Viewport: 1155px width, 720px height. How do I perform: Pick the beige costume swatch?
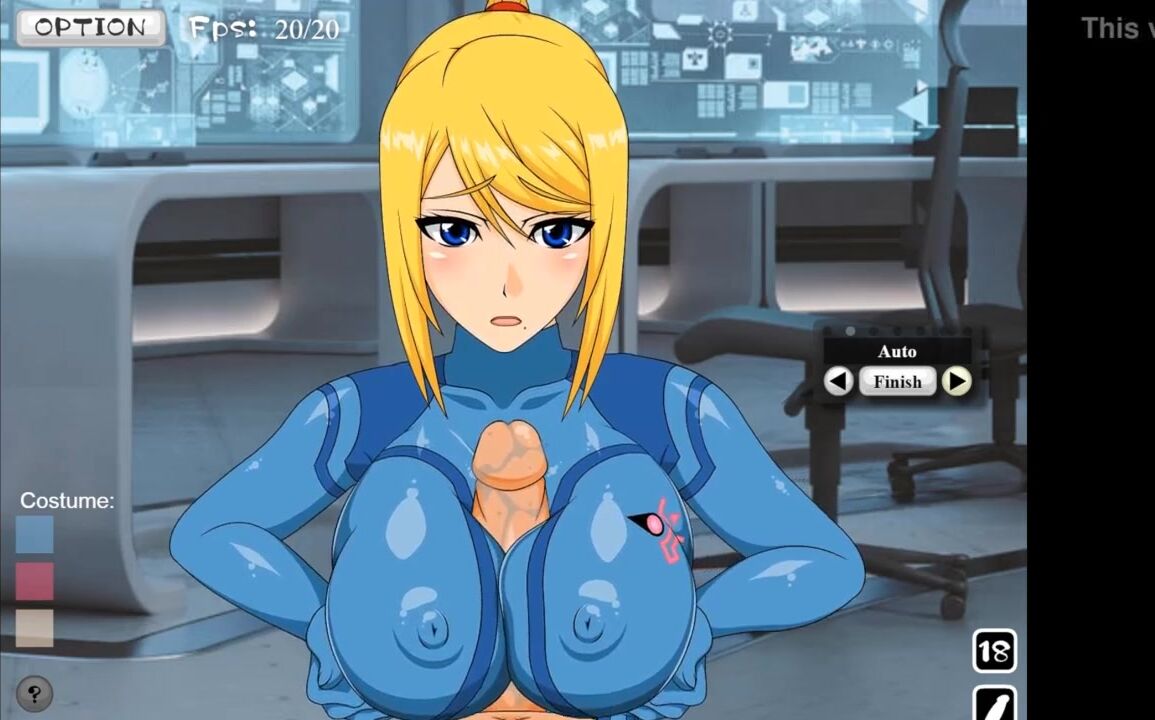click(x=34, y=627)
